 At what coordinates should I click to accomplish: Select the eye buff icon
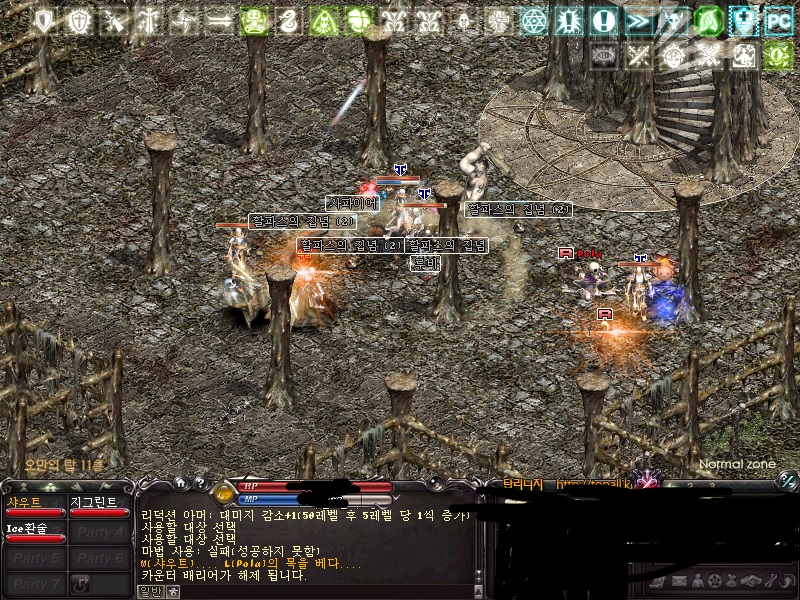(x=604, y=55)
